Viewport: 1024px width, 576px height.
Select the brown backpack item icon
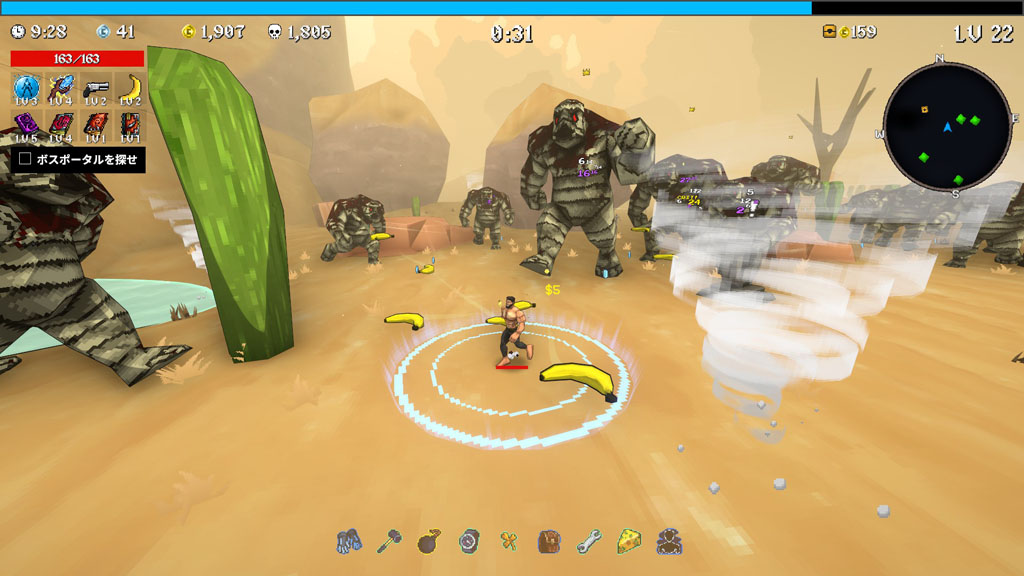tap(549, 542)
